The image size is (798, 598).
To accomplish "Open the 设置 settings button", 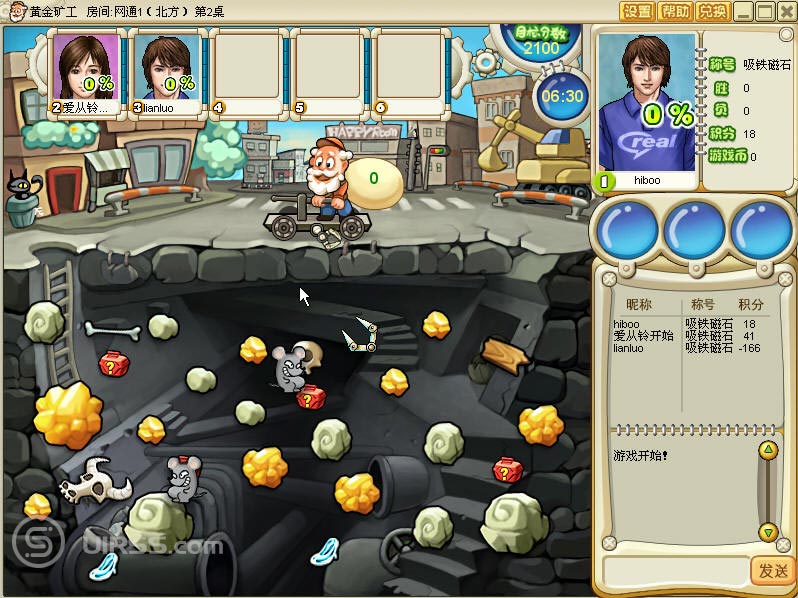I will 637,12.
